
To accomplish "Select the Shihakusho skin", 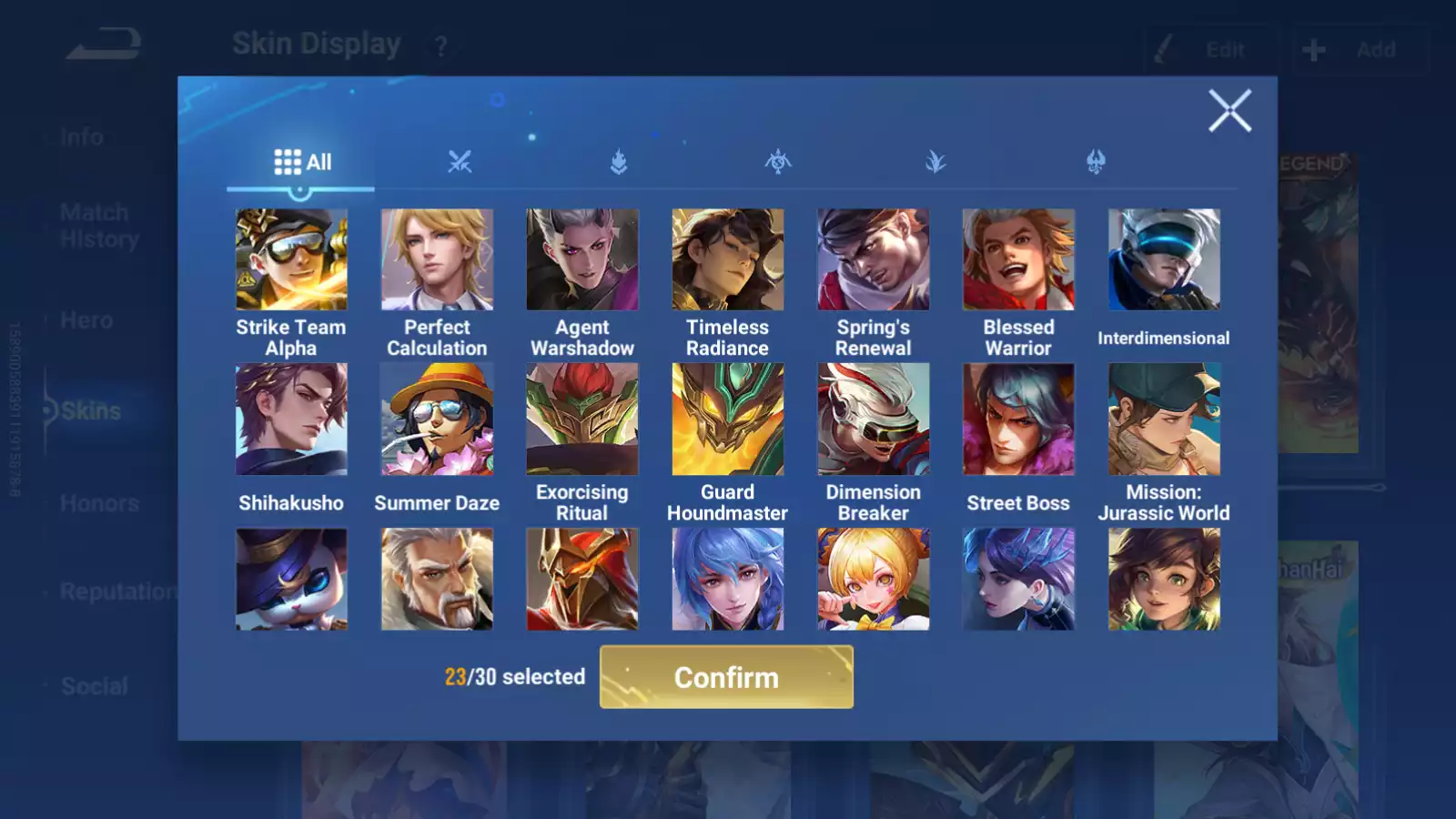I will [x=291, y=420].
